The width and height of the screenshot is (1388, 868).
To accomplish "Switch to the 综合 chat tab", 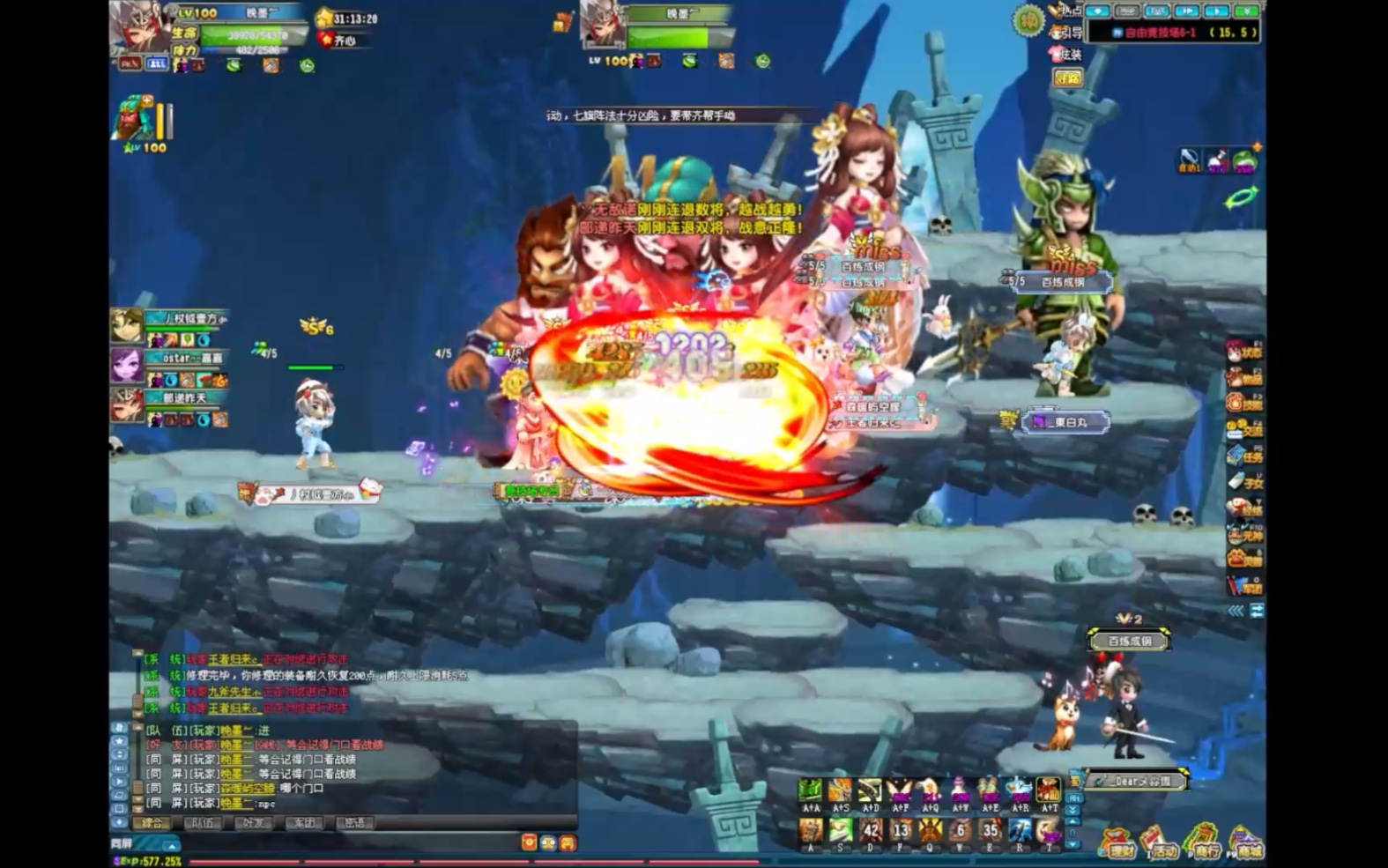I will (152, 823).
